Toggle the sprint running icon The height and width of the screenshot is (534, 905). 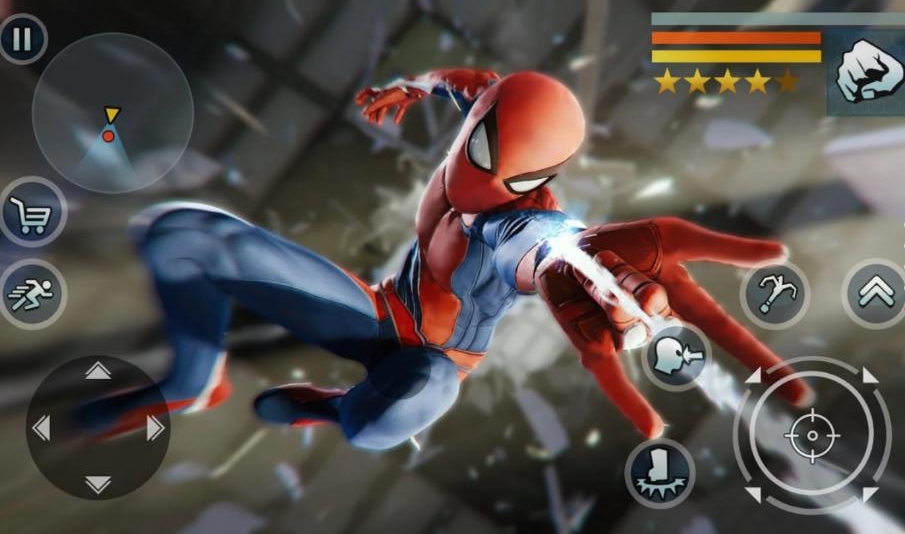pos(33,294)
